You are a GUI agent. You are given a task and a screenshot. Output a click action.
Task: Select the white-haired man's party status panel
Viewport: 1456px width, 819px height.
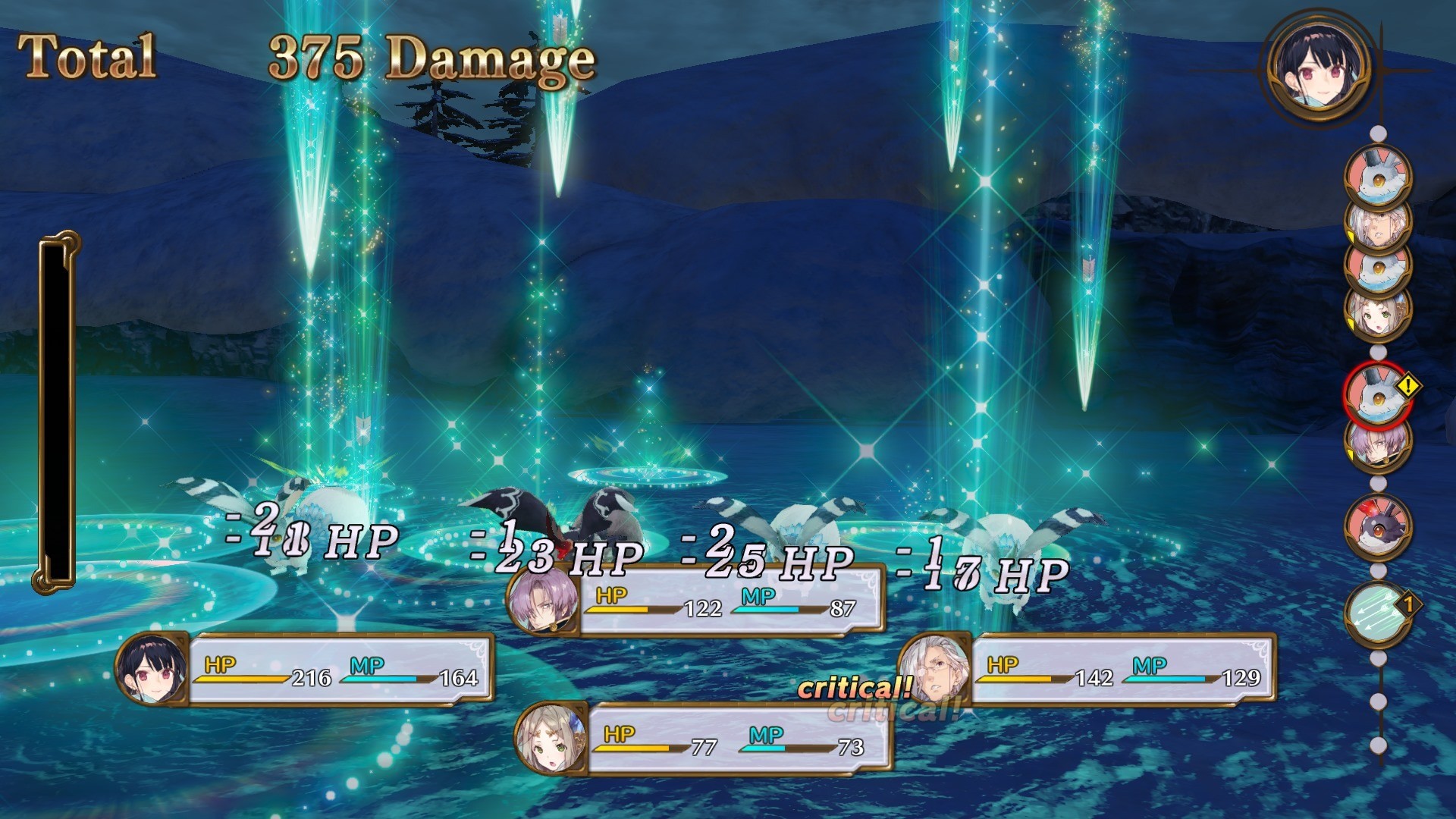(x=1087, y=670)
